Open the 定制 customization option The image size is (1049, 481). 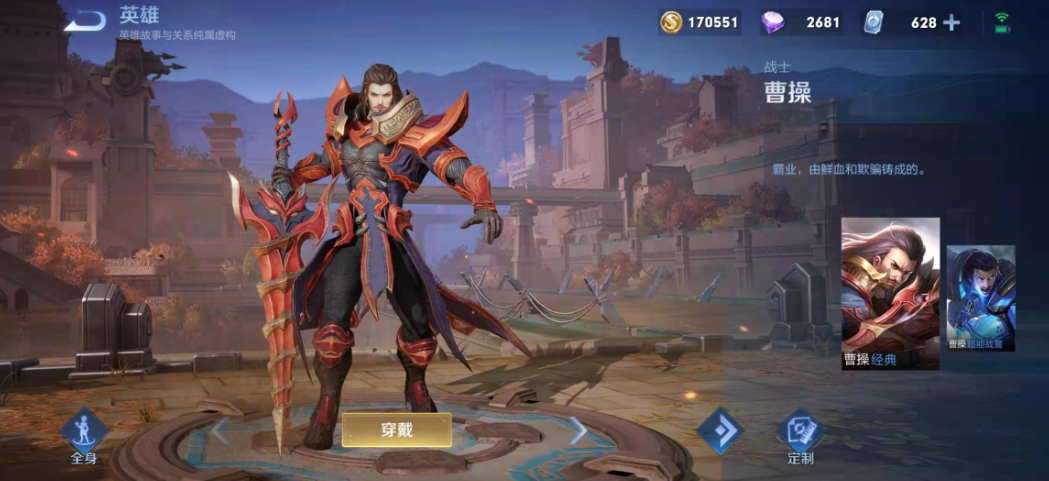pos(800,436)
